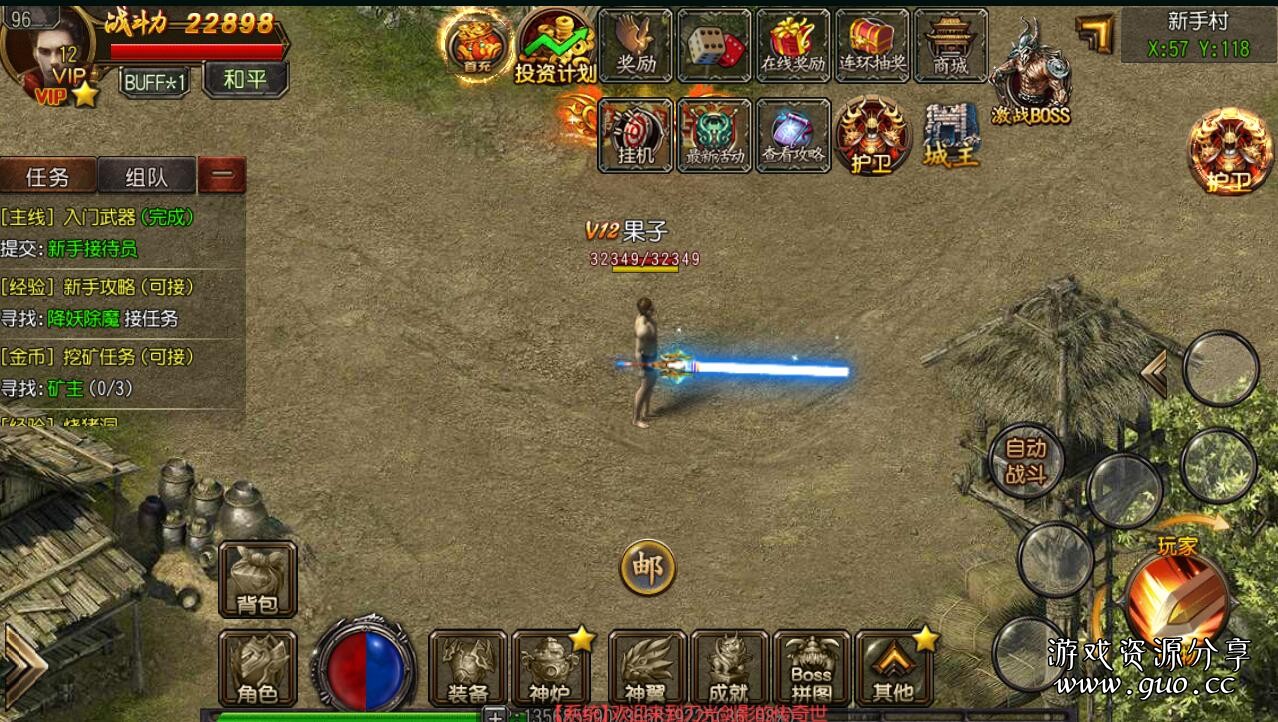
Task: Expand the 其他 other menu
Action: tap(893, 668)
